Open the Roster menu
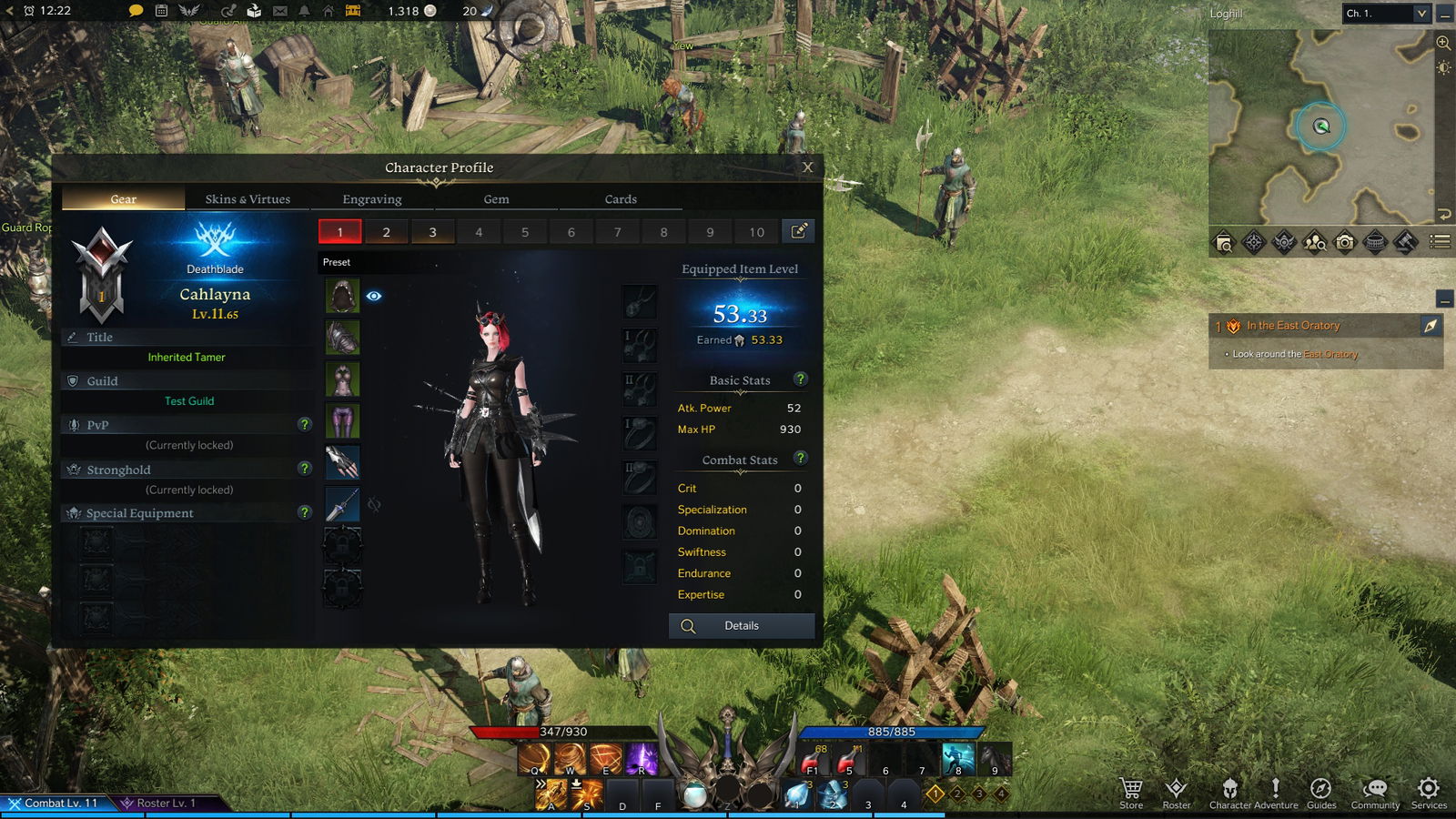The image size is (1456, 819). coord(1176,791)
